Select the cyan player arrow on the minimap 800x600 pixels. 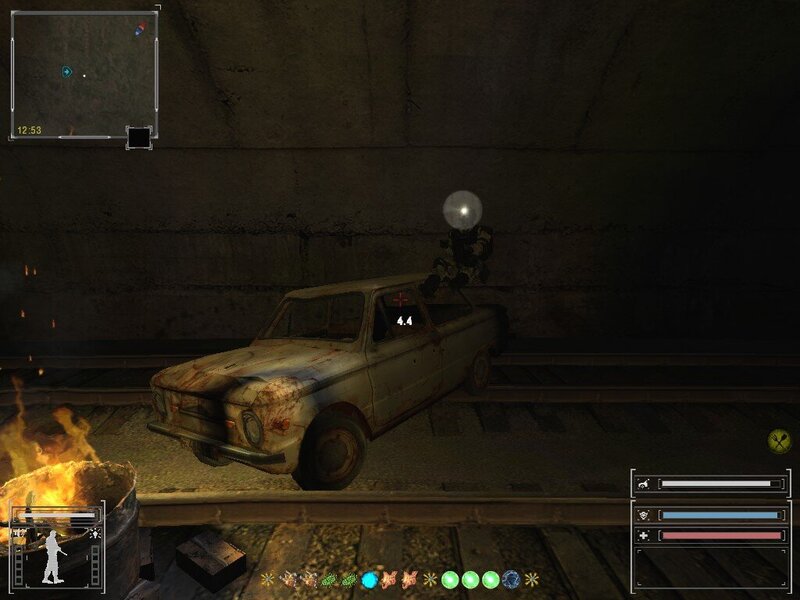pyautogui.click(x=66, y=72)
